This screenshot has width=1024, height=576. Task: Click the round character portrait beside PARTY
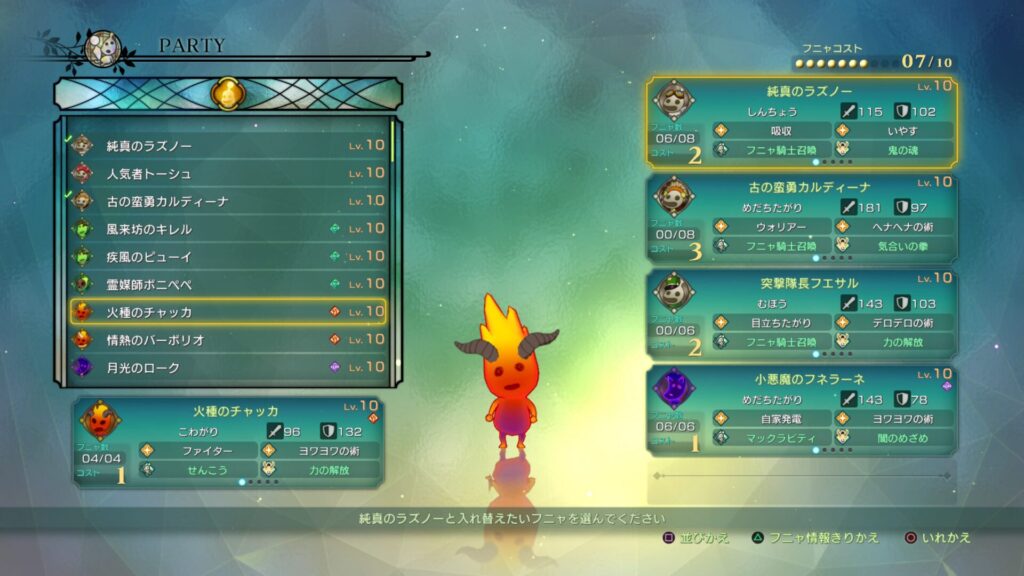pyautogui.click(x=102, y=48)
